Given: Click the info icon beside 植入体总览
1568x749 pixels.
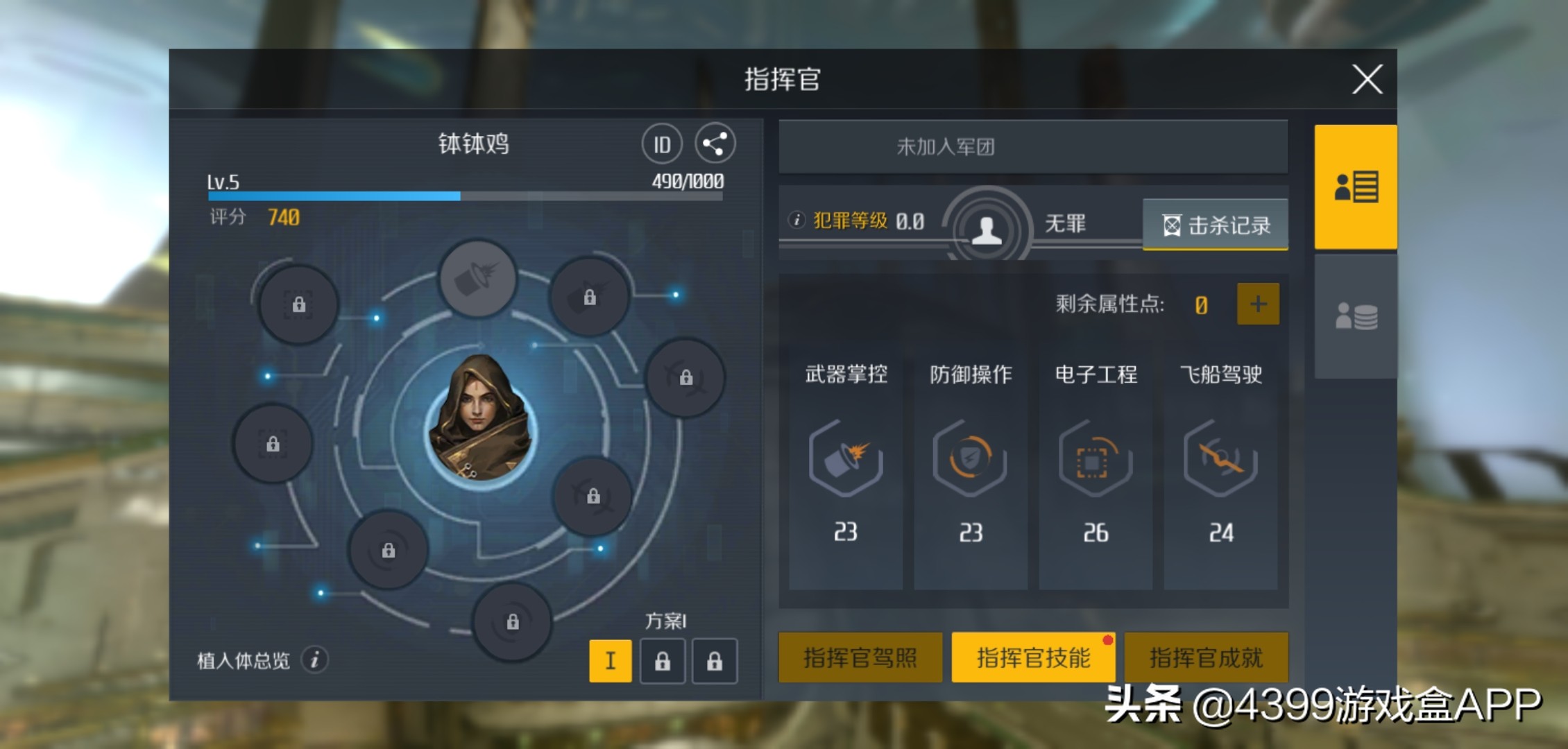Looking at the screenshot, I should (316, 657).
